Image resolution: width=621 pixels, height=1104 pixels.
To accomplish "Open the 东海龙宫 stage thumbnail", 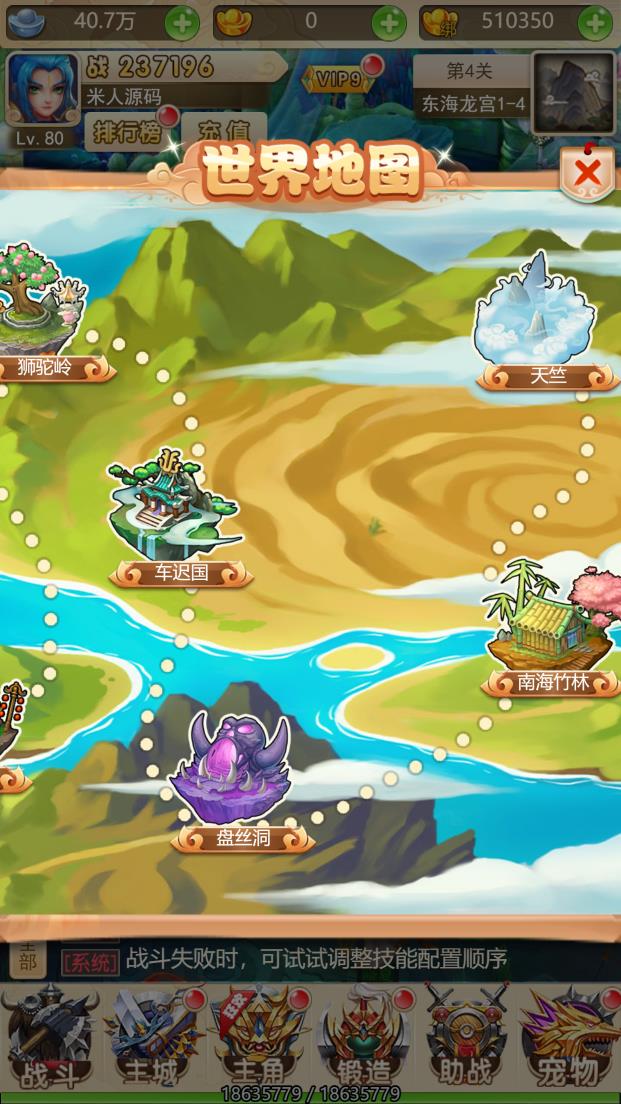I will coord(572,93).
